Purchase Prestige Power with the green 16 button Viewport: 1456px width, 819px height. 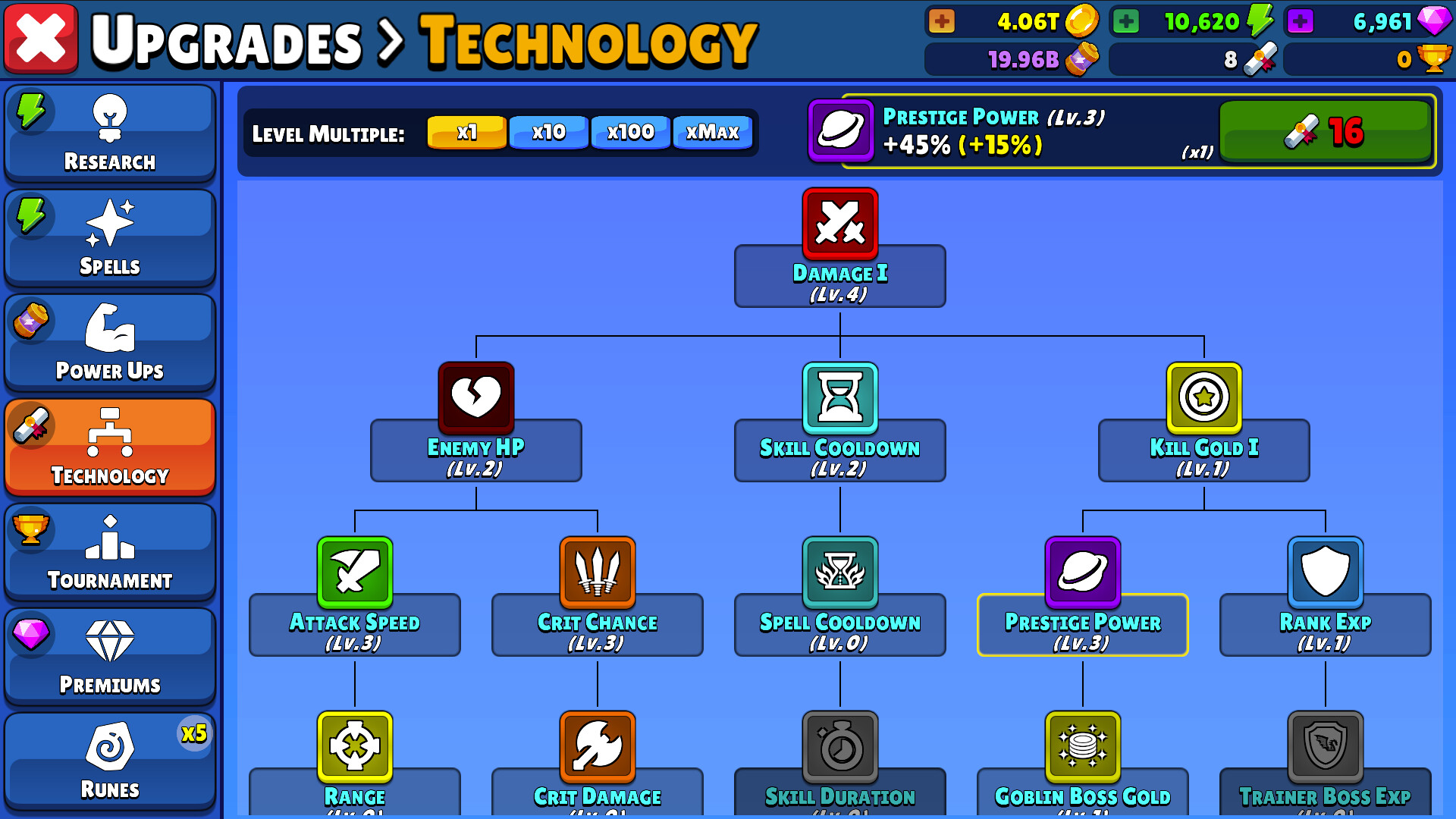coord(1326,132)
